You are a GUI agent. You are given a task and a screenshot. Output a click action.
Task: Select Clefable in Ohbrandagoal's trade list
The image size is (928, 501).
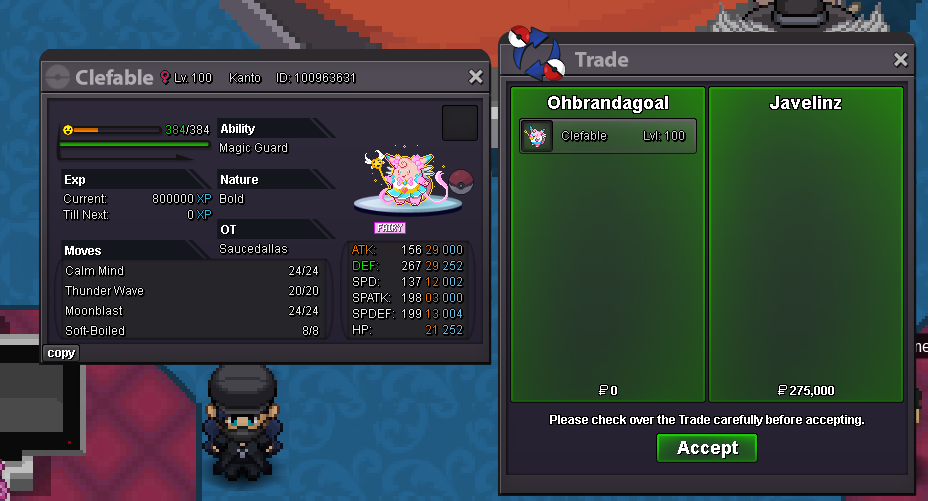pos(608,136)
